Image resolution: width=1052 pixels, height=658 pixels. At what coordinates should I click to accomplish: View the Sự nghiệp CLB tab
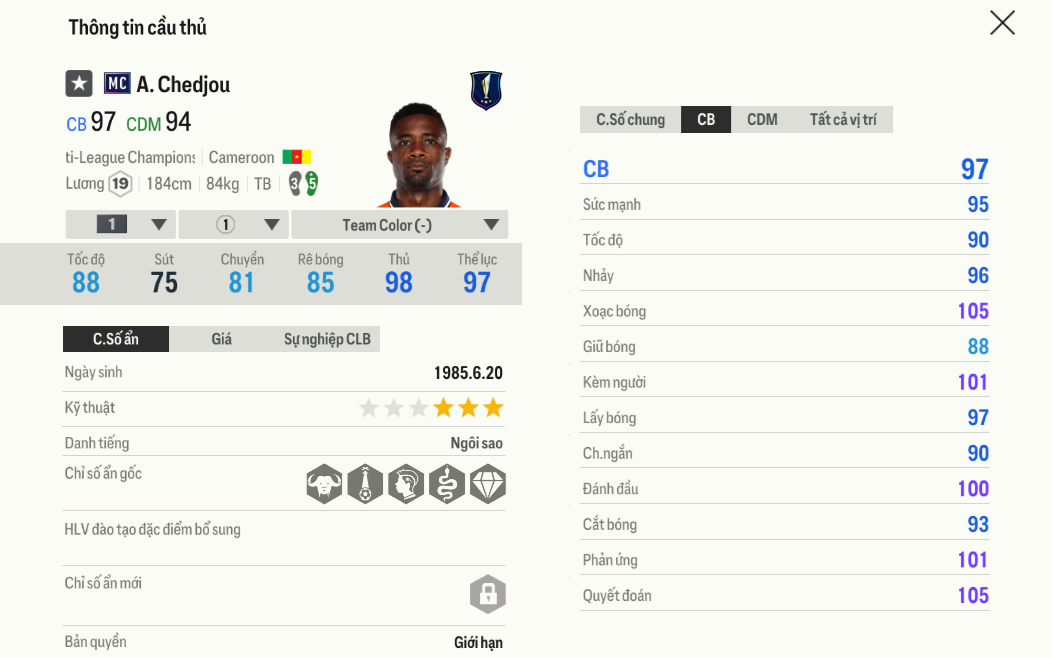tap(327, 339)
